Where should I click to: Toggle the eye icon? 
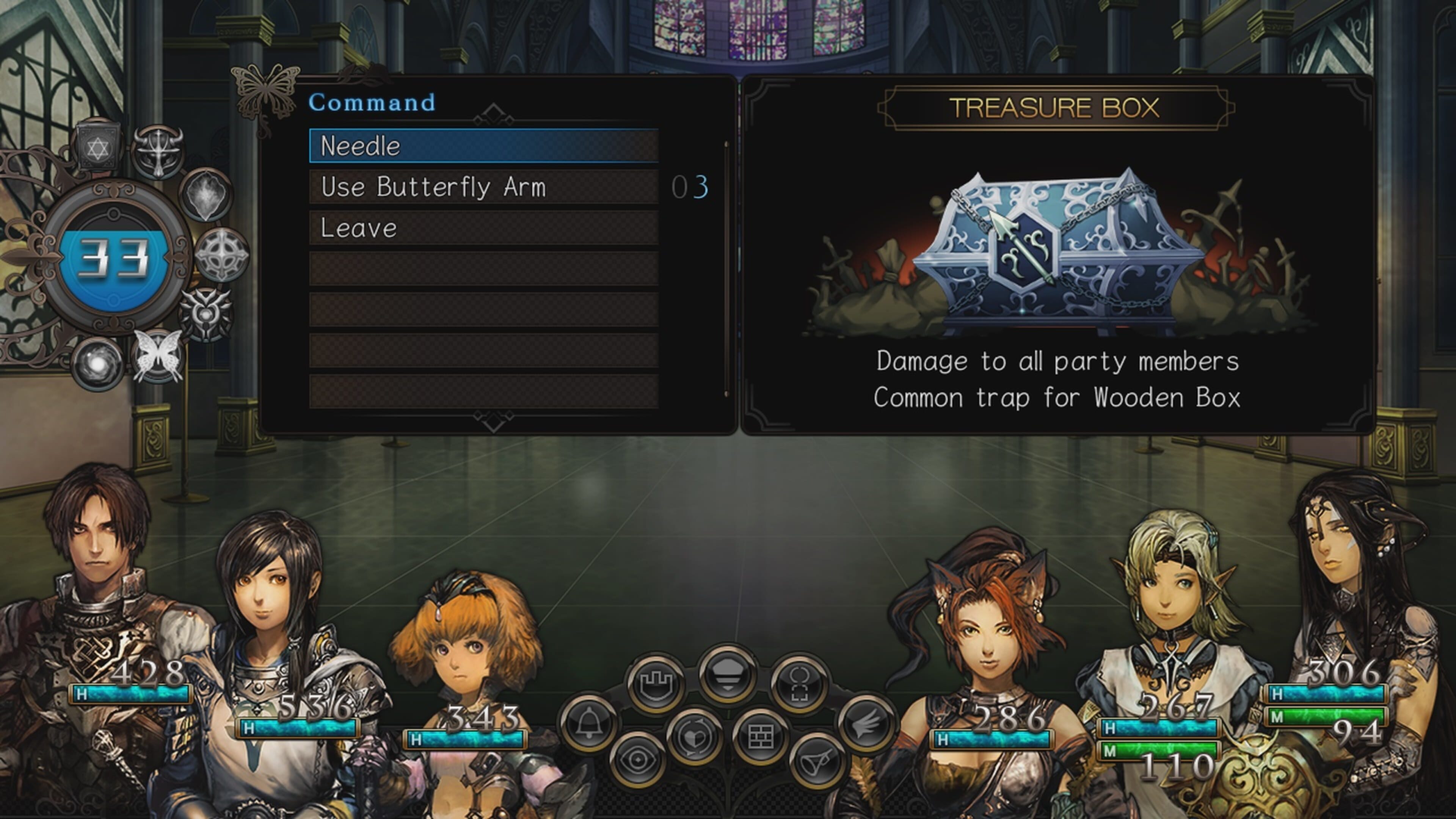click(x=639, y=759)
